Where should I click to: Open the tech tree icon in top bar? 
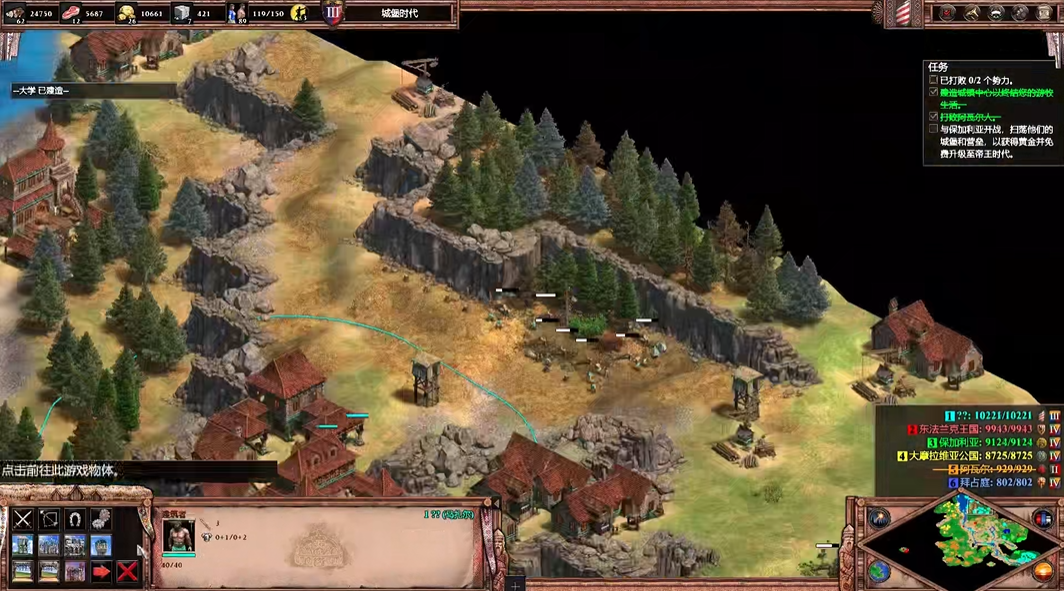(x=1022, y=13)
